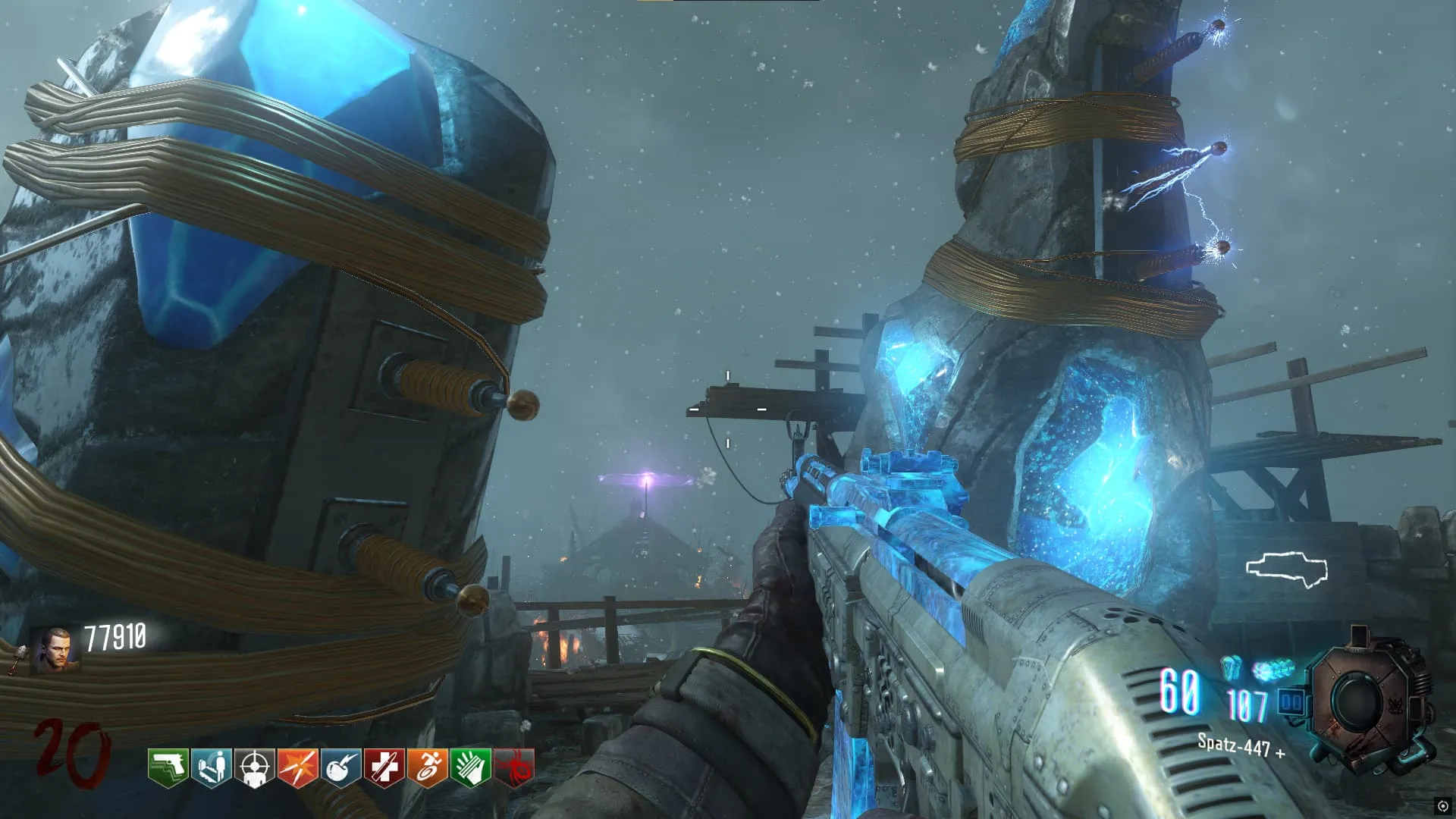Click the Quick Revive perk icon
Viewport: 1456px width, 819px height.
pos(212,768)
